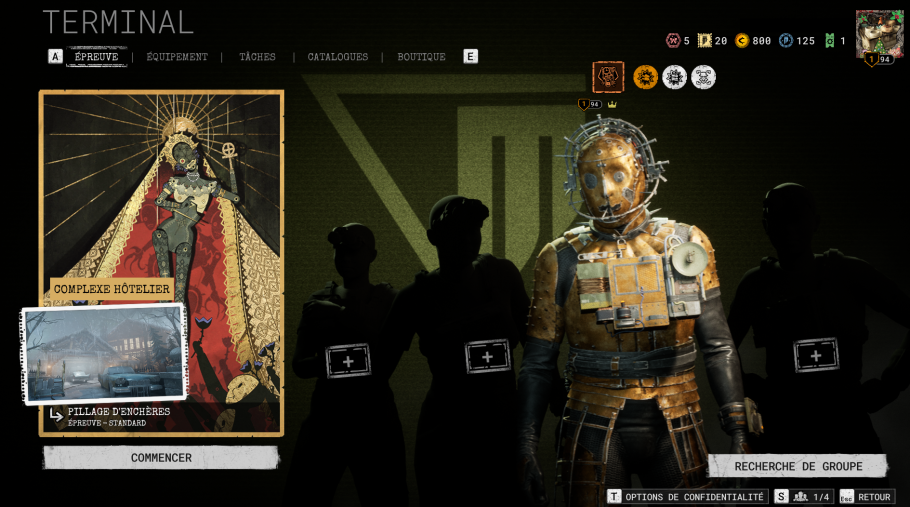Select the orange square rig icon
Image resolution: width=910 pixels, height=507 pixels.
[x=608, y=77]
